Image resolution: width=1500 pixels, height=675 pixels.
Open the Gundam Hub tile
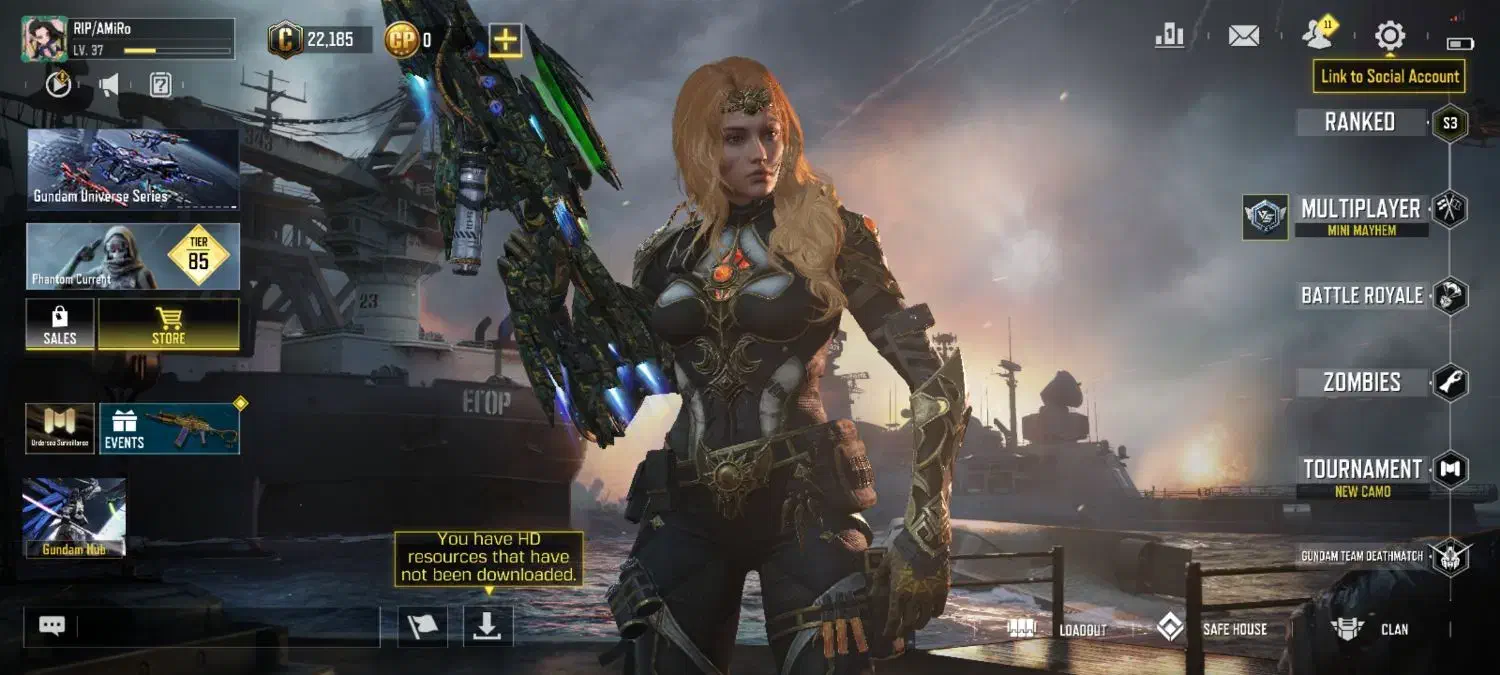click(74, 517)
